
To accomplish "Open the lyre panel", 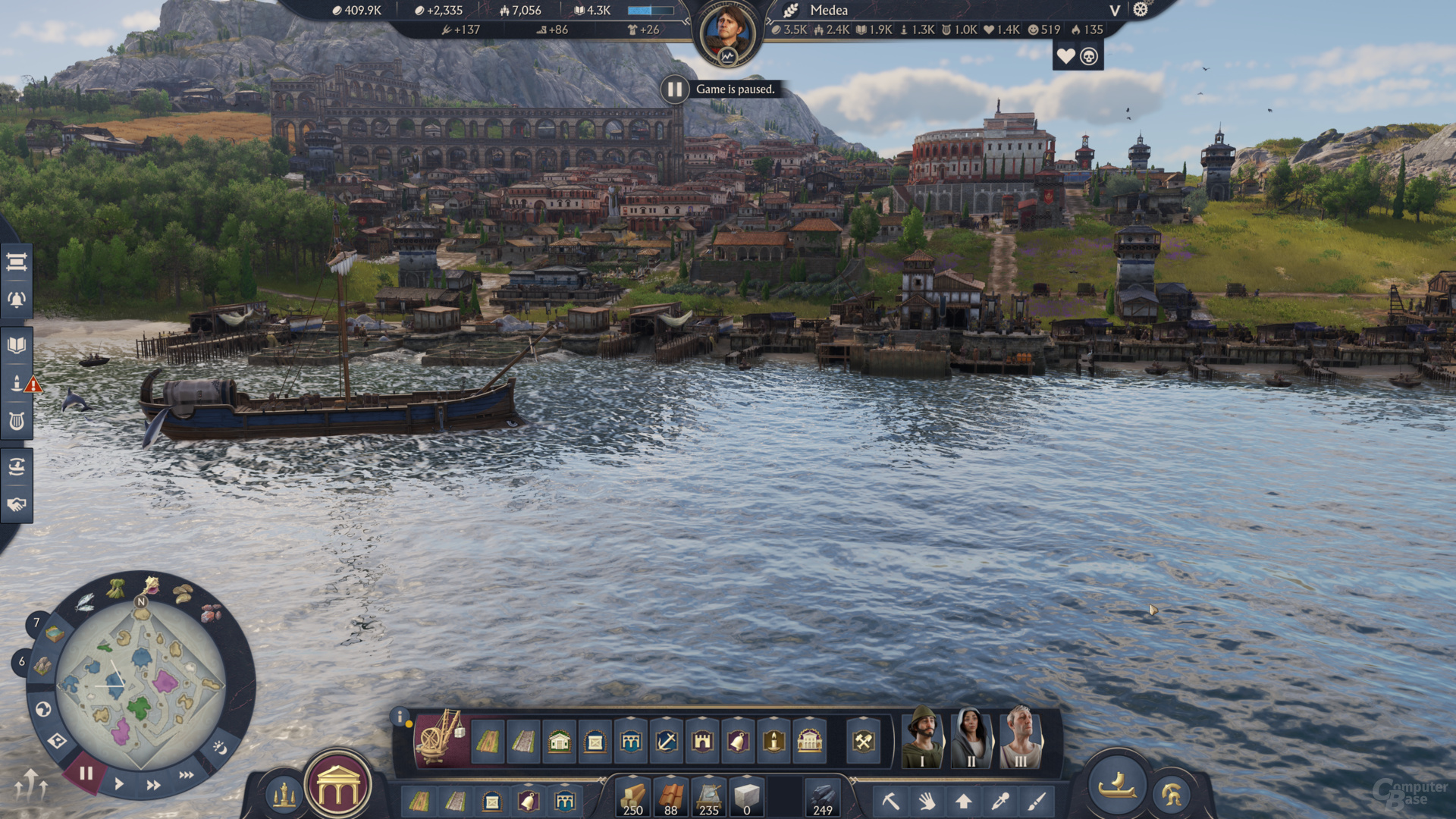I will click(17, 421).
